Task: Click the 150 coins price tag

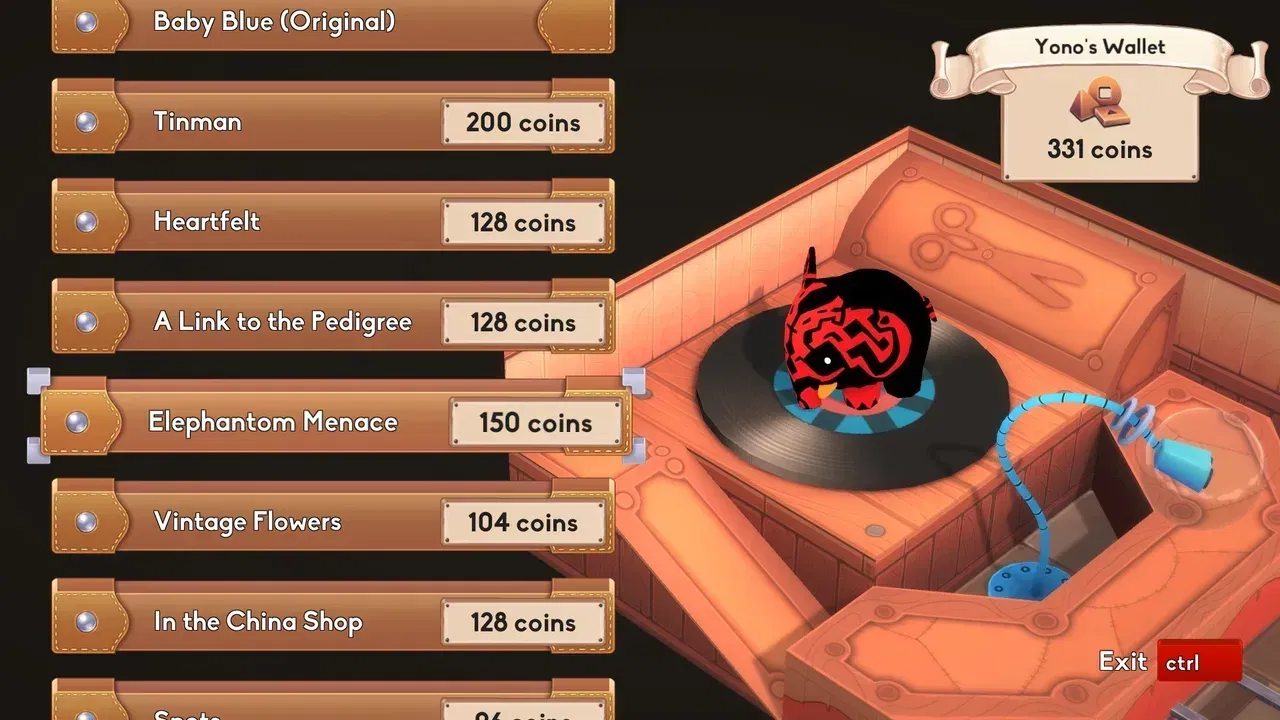Action: tap(538, 422)
